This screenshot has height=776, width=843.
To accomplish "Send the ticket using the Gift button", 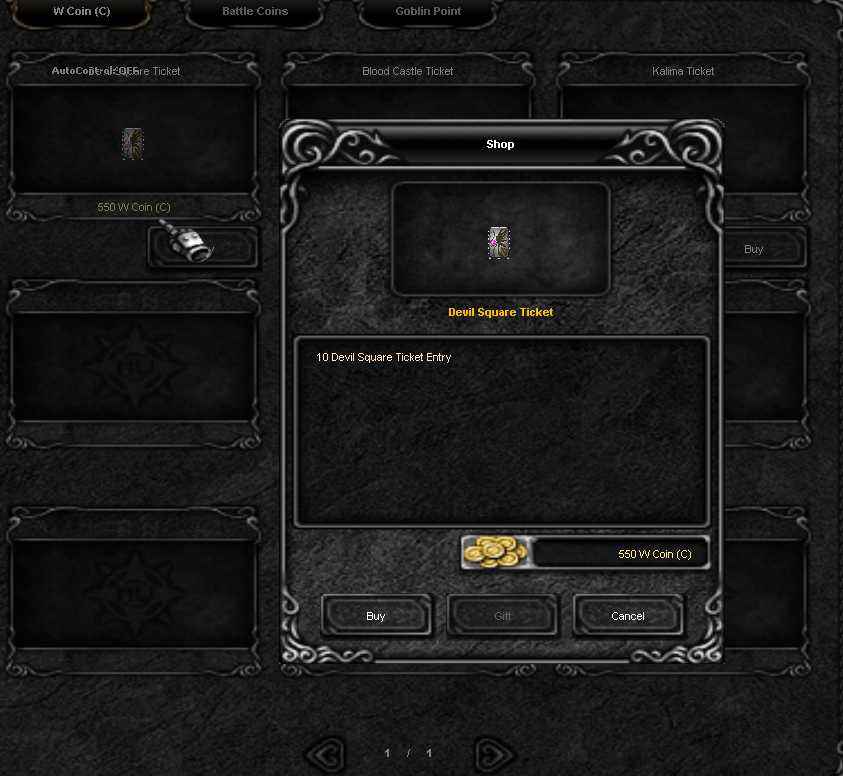I will point(502,616).
